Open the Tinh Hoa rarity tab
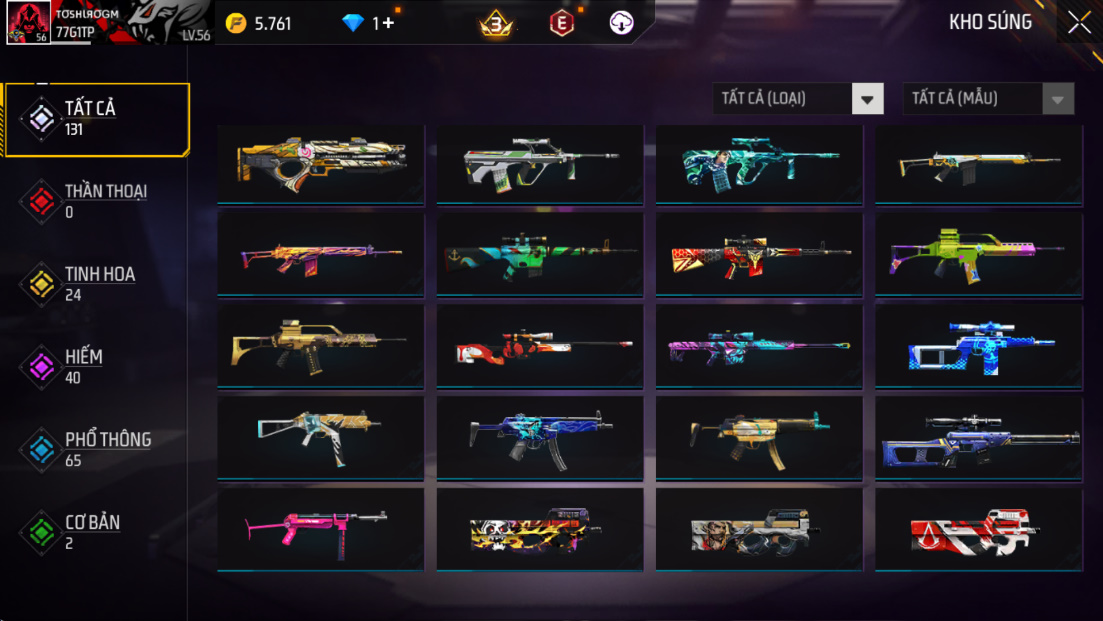The height and width of the screenshot is (621, 1103). click(x=96, y=284)
